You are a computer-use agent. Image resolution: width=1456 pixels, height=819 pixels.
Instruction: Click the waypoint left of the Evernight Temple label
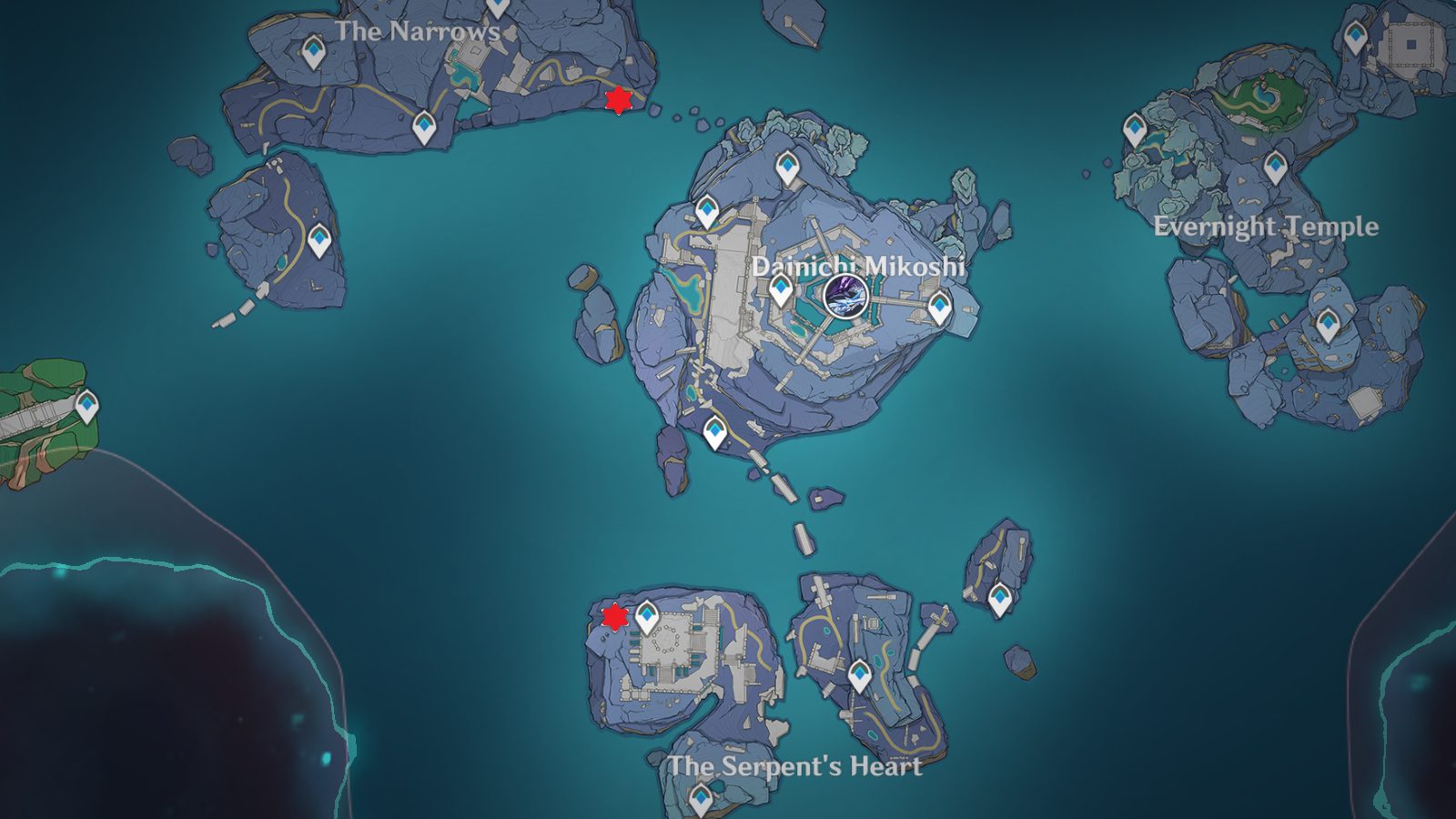(1134, 129)
